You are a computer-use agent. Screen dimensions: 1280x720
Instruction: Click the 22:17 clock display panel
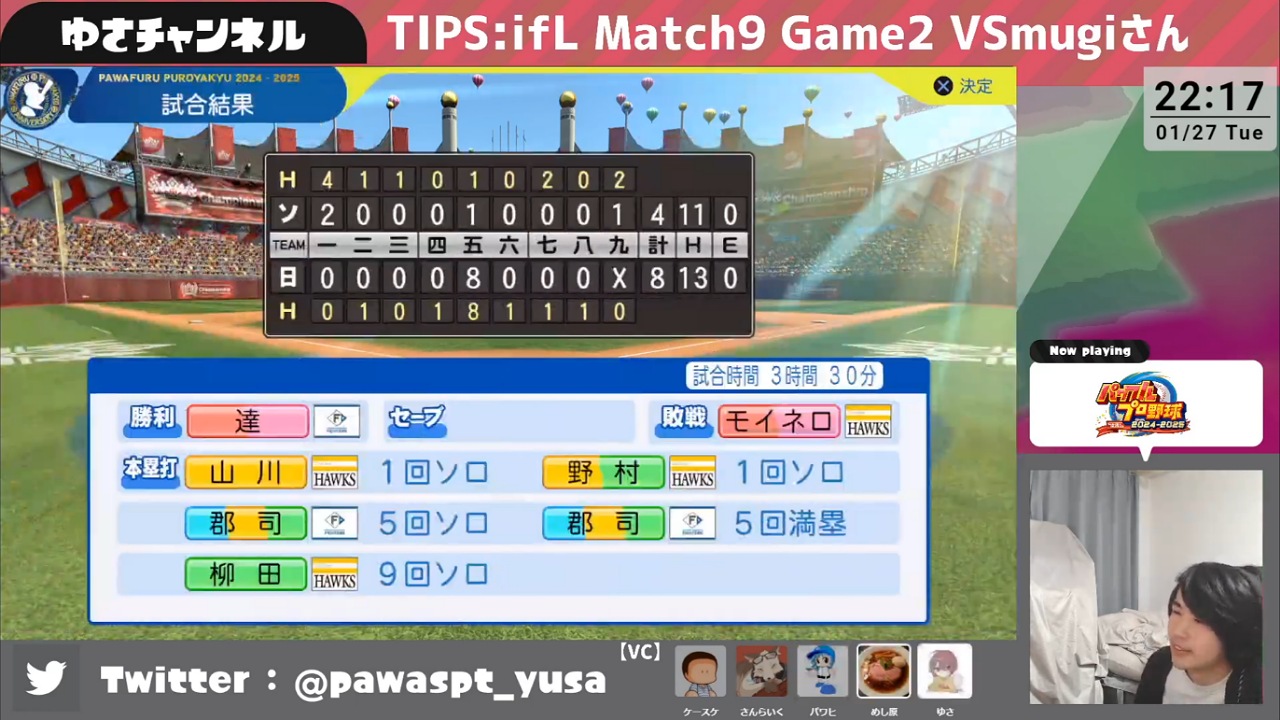click(1209, 110)
